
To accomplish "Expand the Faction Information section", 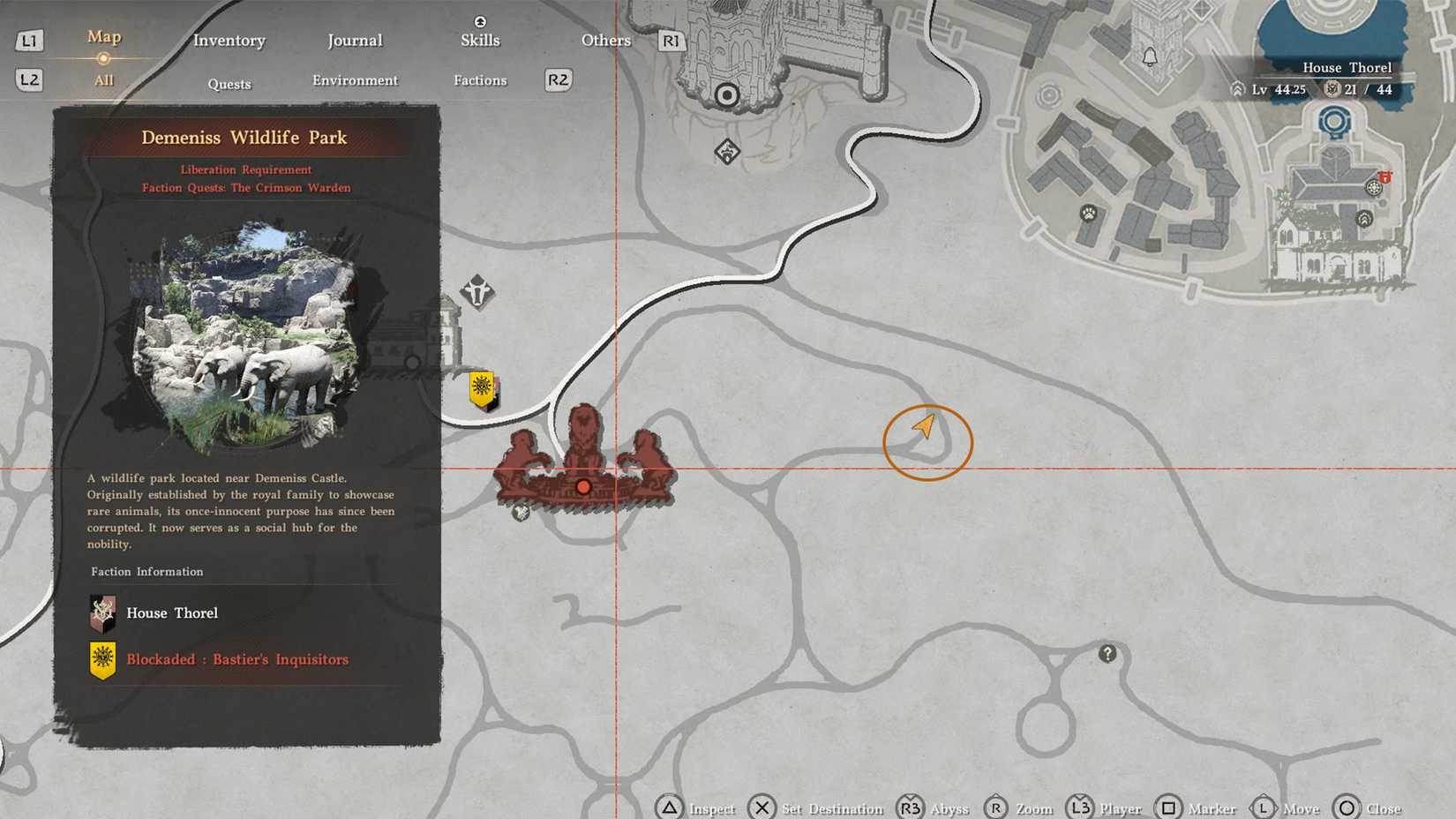I will (146, 571).
